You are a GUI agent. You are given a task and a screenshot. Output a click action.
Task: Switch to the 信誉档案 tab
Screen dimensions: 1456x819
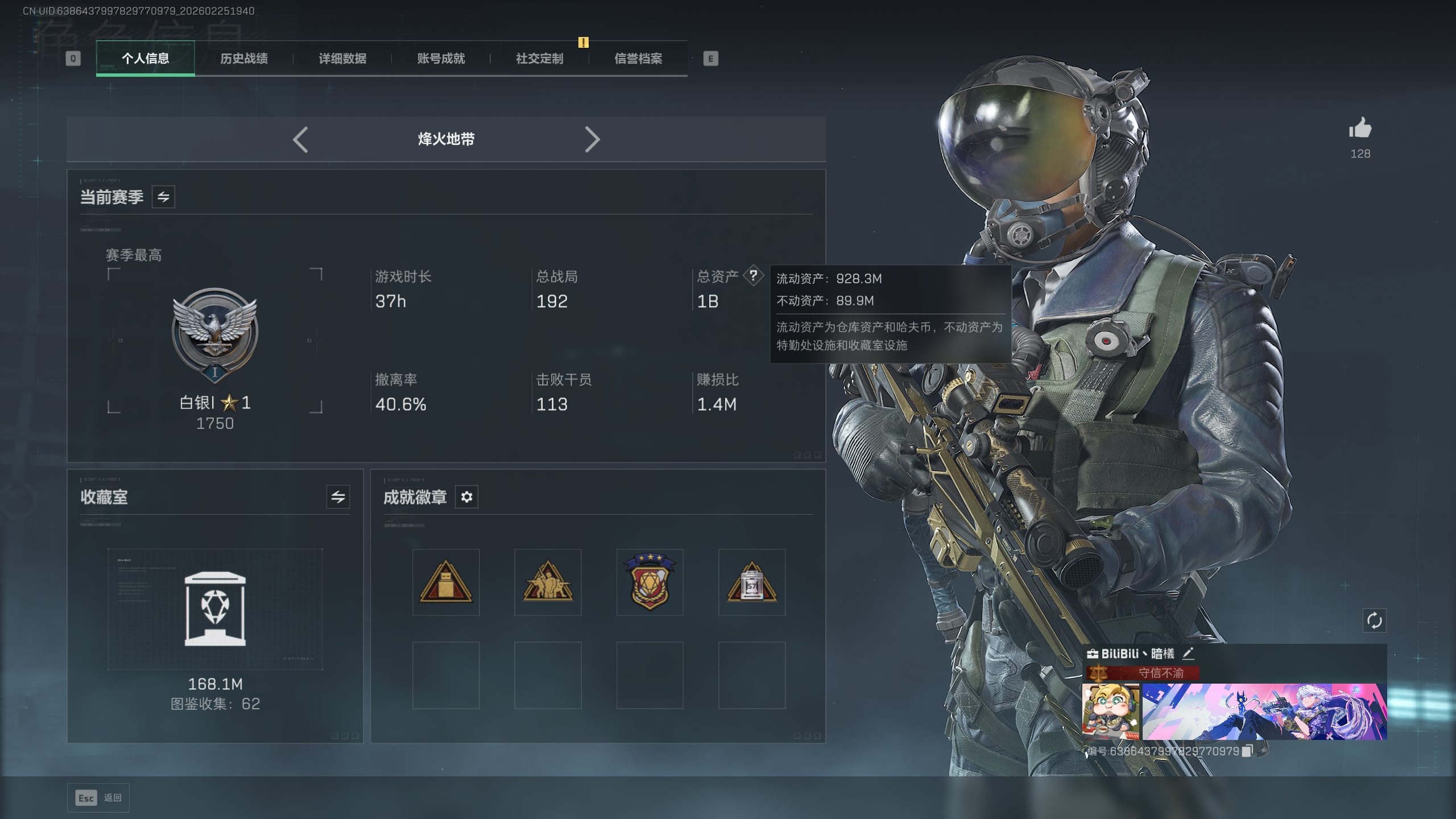[x=638, y=59]
